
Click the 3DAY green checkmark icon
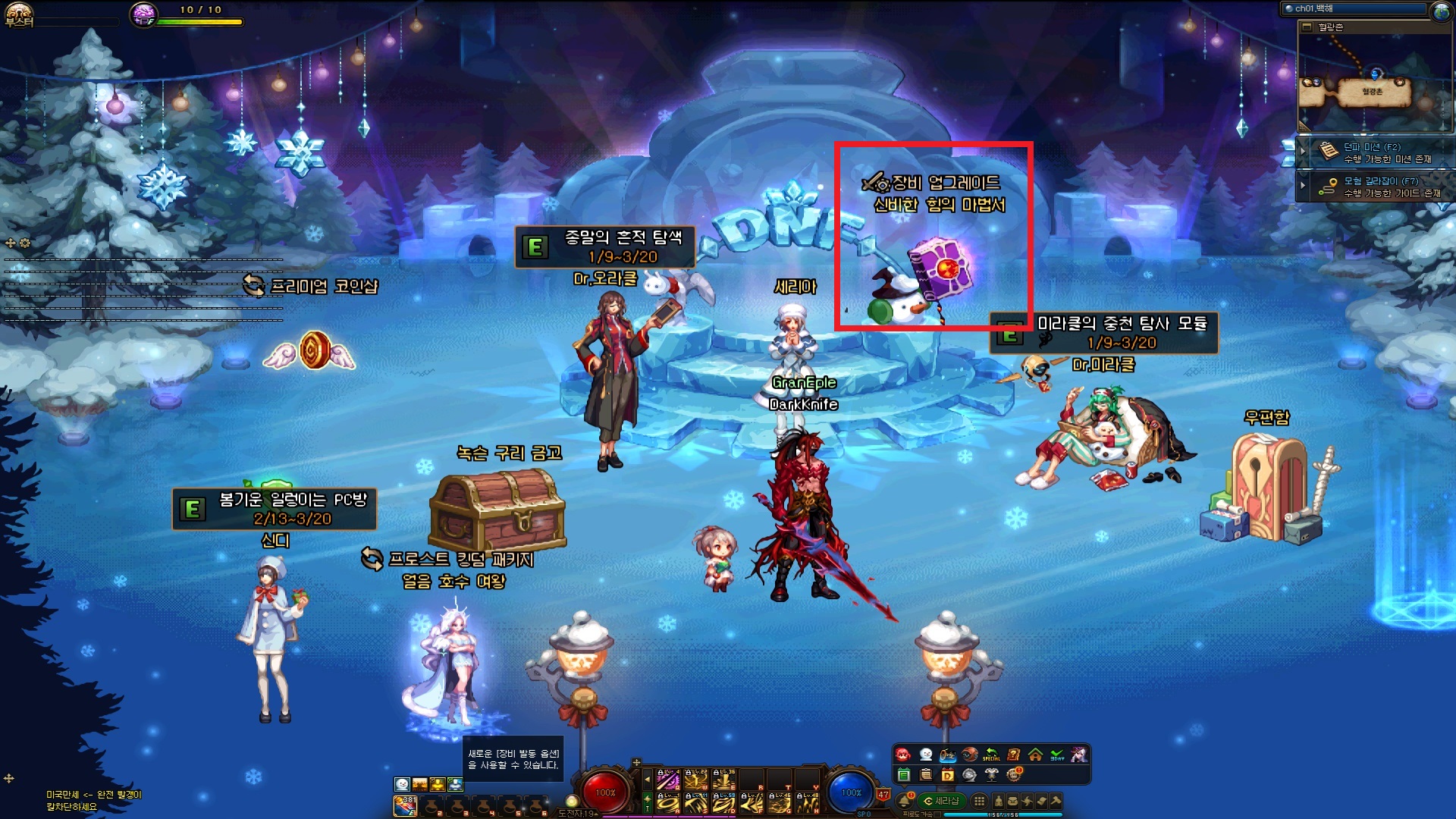(x=1057, y=755)
